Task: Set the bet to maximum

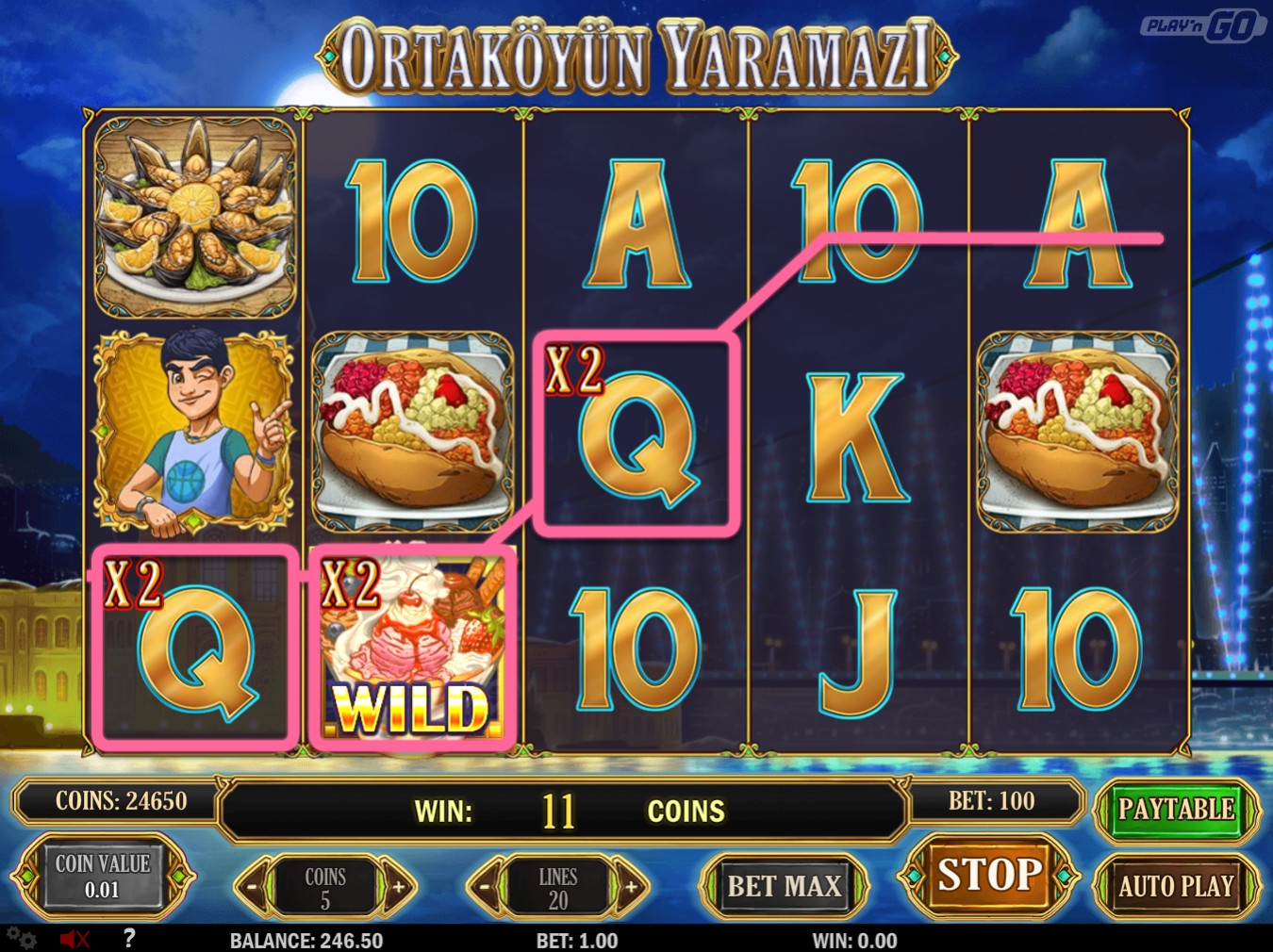Action: [784, 886]
